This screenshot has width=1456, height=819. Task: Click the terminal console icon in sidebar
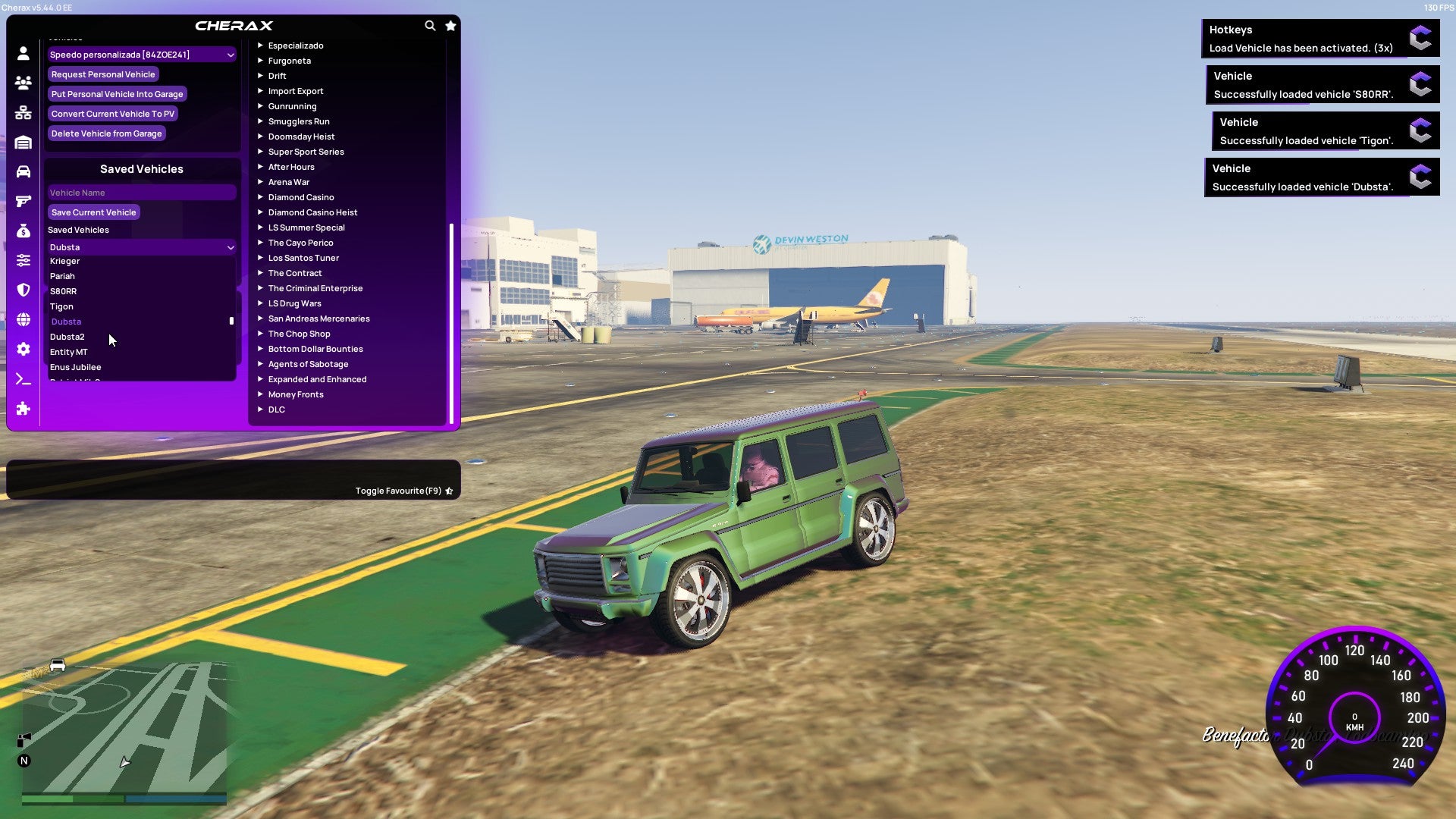click(23, 378)
